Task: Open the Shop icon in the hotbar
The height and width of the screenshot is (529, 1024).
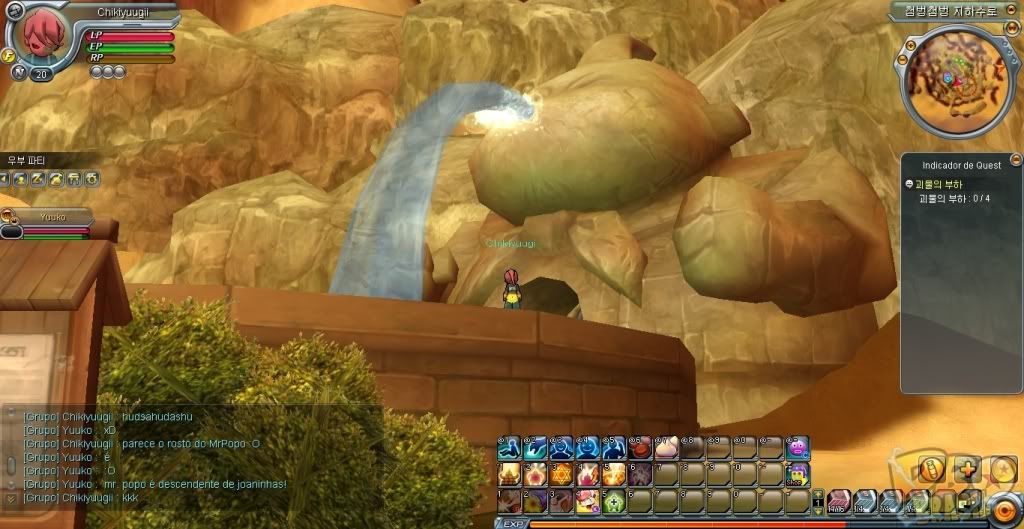Action: coord(797,475)
